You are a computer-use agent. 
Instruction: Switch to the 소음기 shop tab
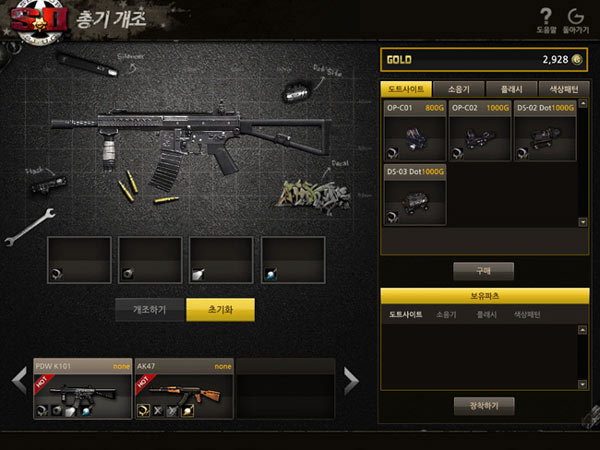click(459, 89)
